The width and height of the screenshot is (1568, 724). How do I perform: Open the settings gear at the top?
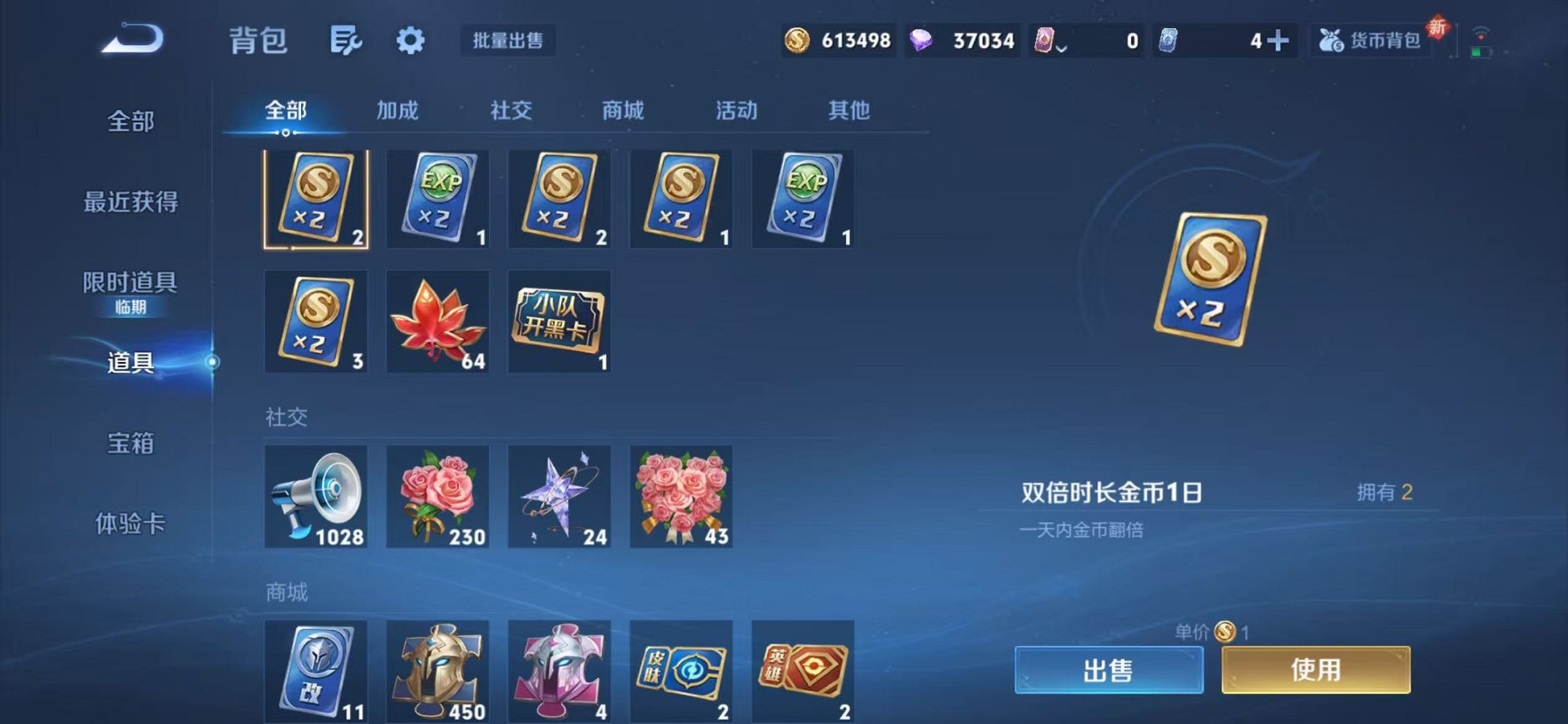tap(411, 42)
